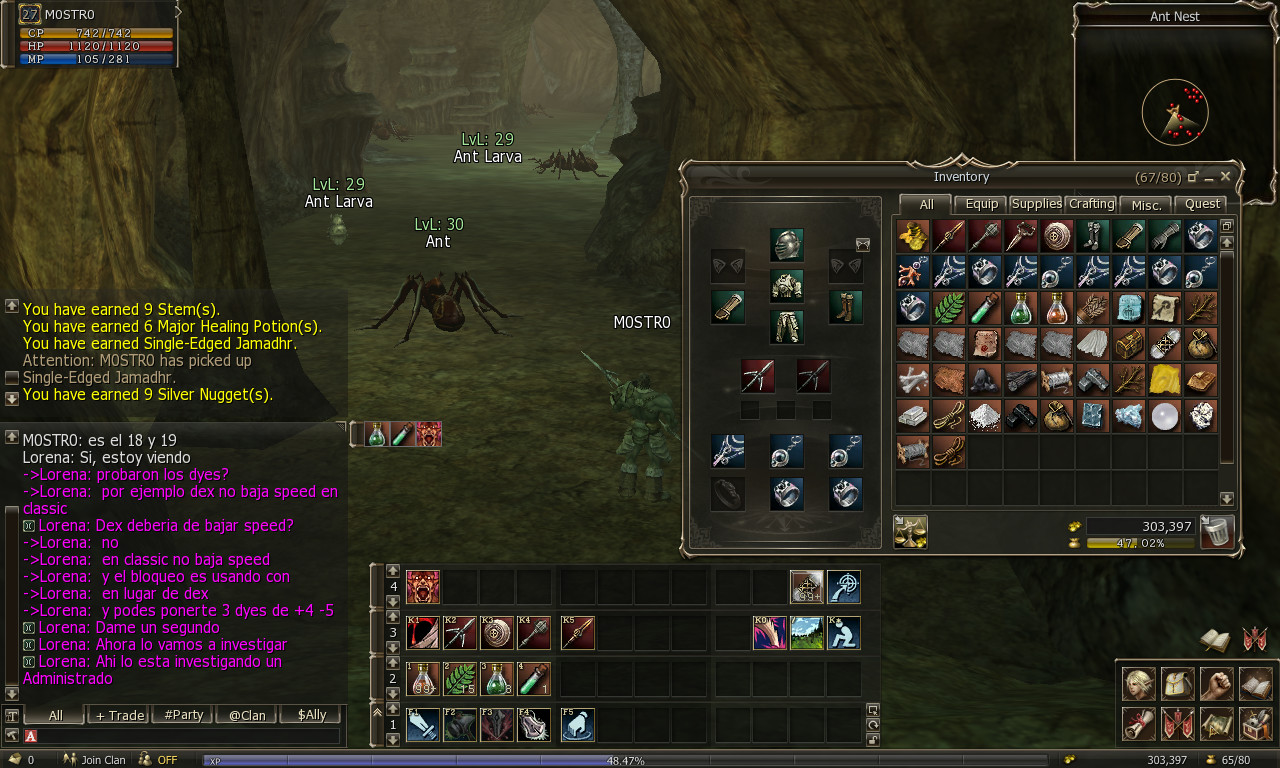Open the inventory bag icon
The width and height of the screenshot is (1280, 768).
point(1176,684)
